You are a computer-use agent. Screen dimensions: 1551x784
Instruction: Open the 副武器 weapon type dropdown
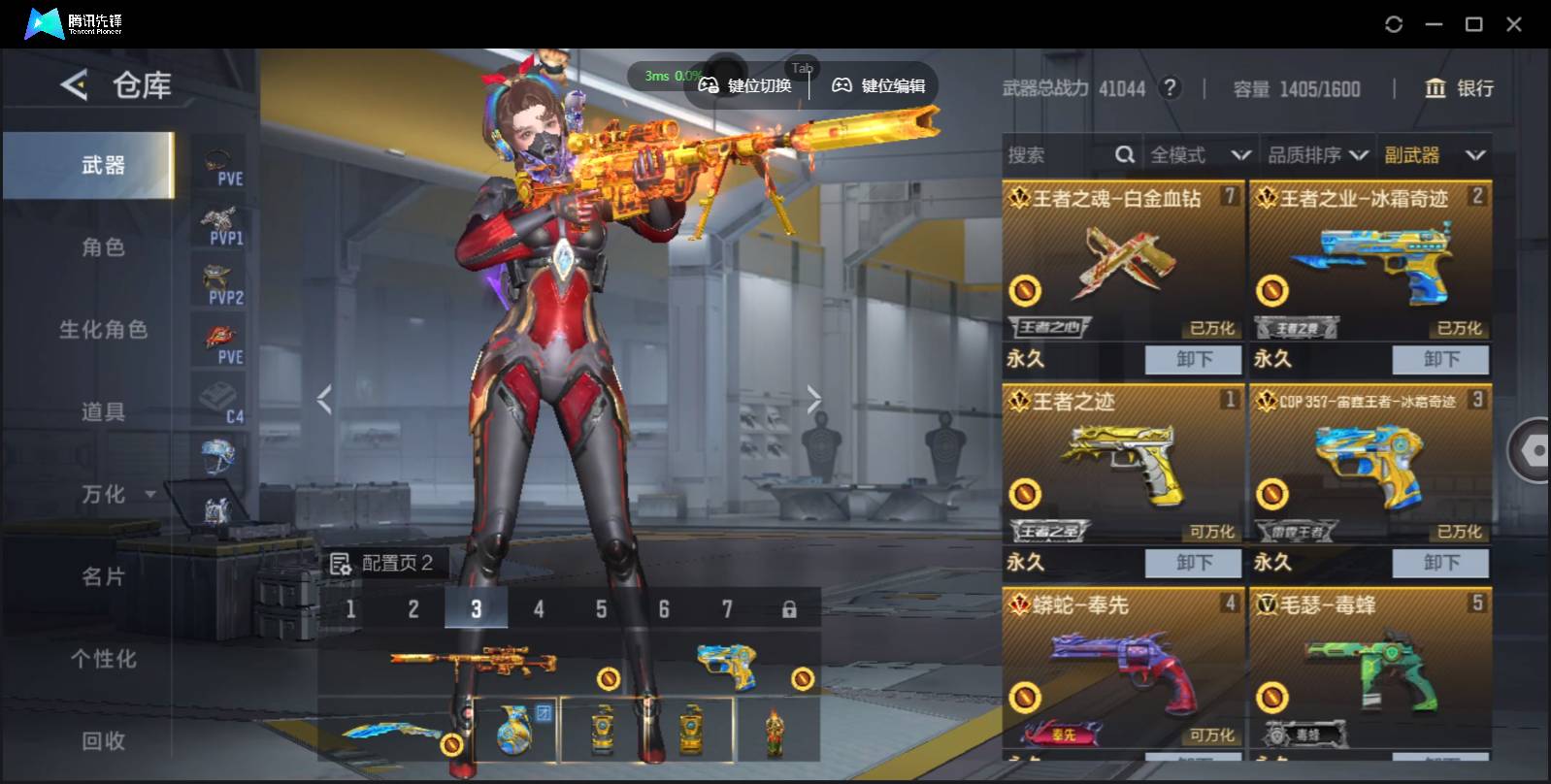tap(1435, 155)
